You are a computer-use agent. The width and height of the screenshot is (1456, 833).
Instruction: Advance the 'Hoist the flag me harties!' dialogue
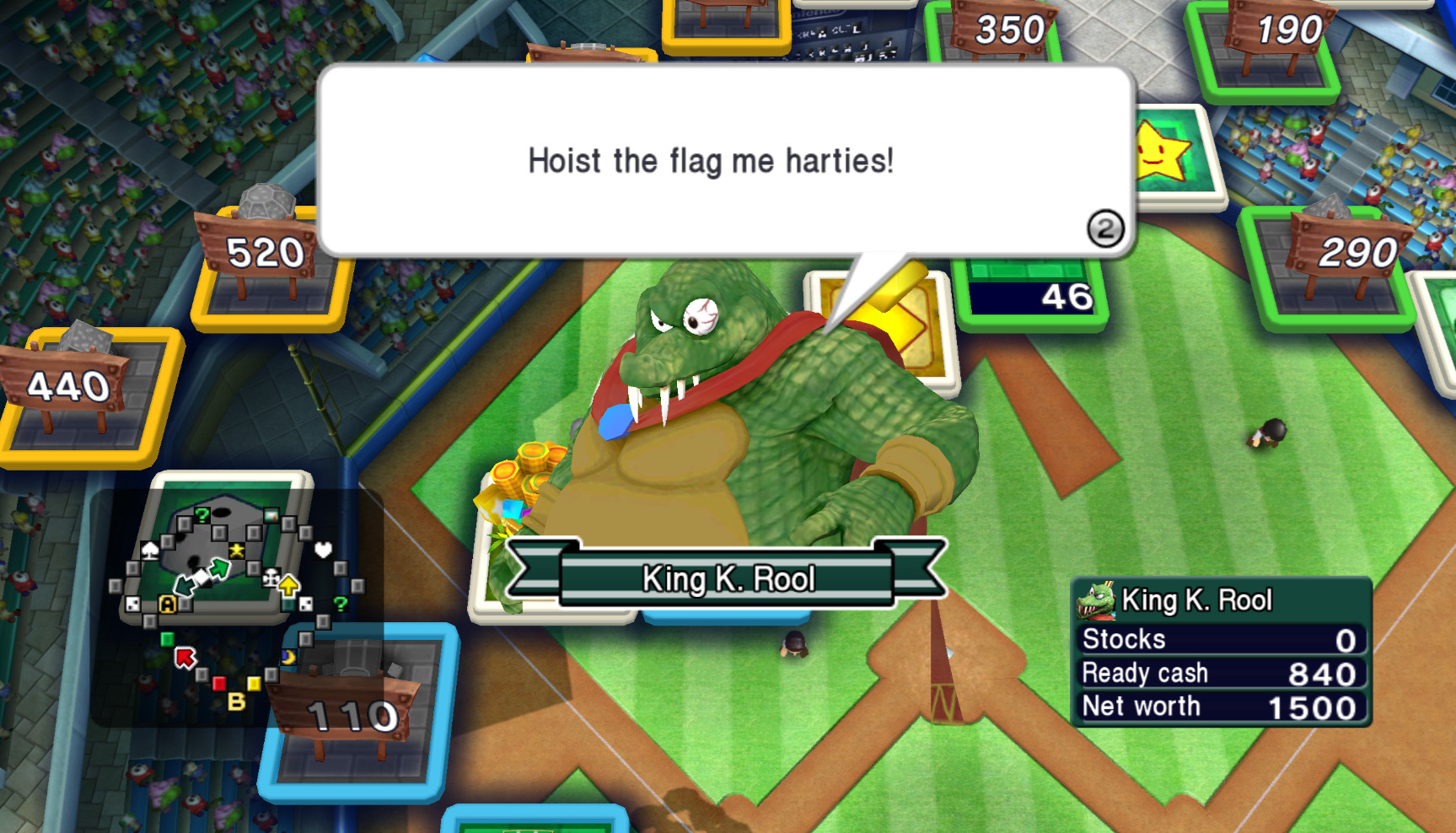[711, 161]
